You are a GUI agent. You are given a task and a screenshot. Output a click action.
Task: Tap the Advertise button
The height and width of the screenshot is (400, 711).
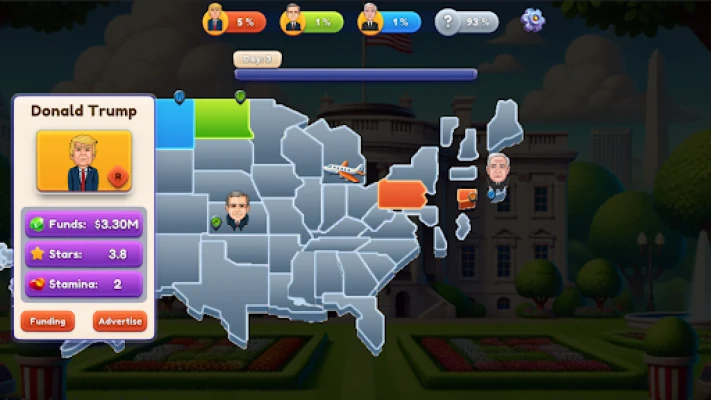120,322
